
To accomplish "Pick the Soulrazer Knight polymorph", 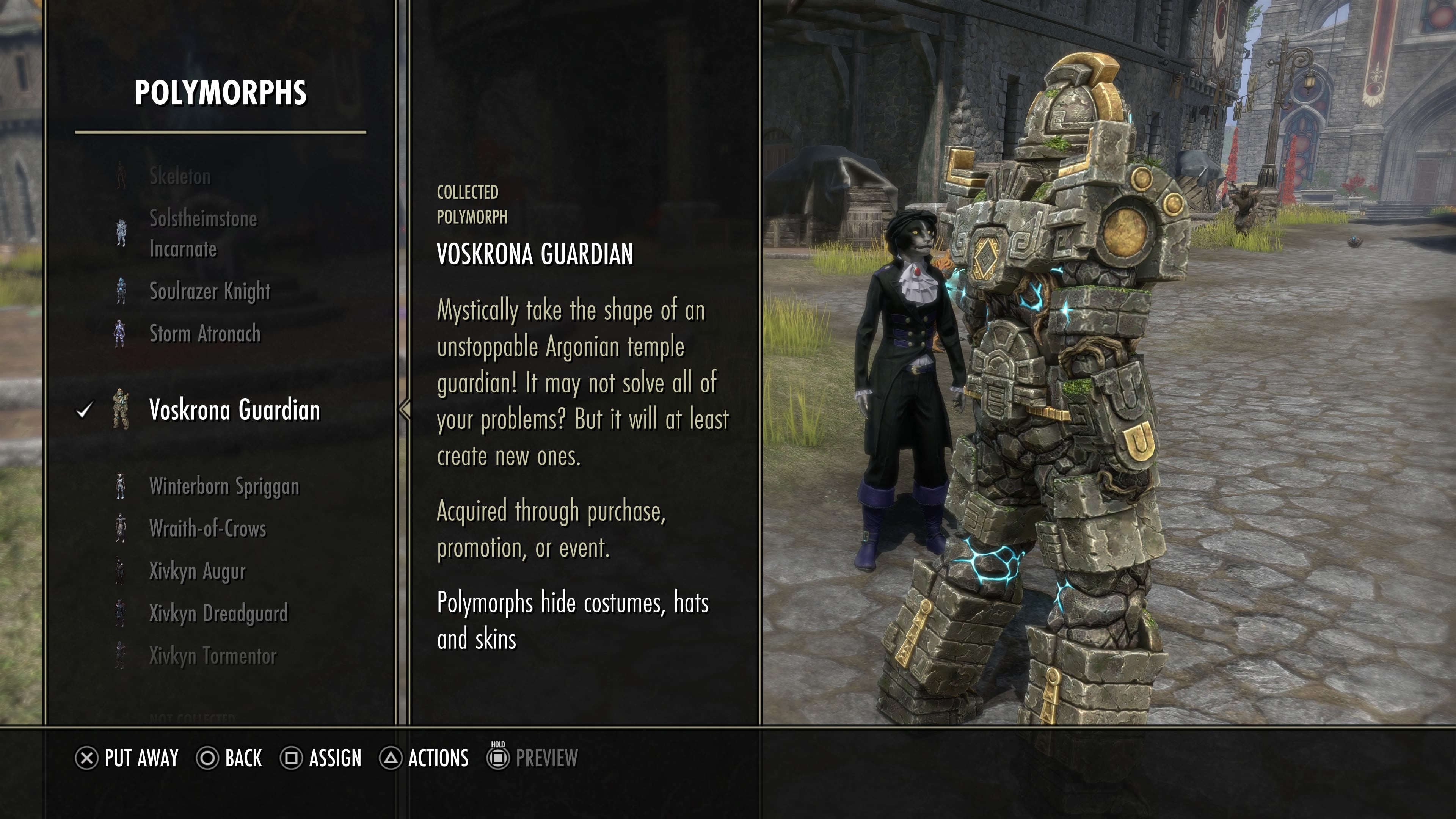I will click(x=209, y=291).
